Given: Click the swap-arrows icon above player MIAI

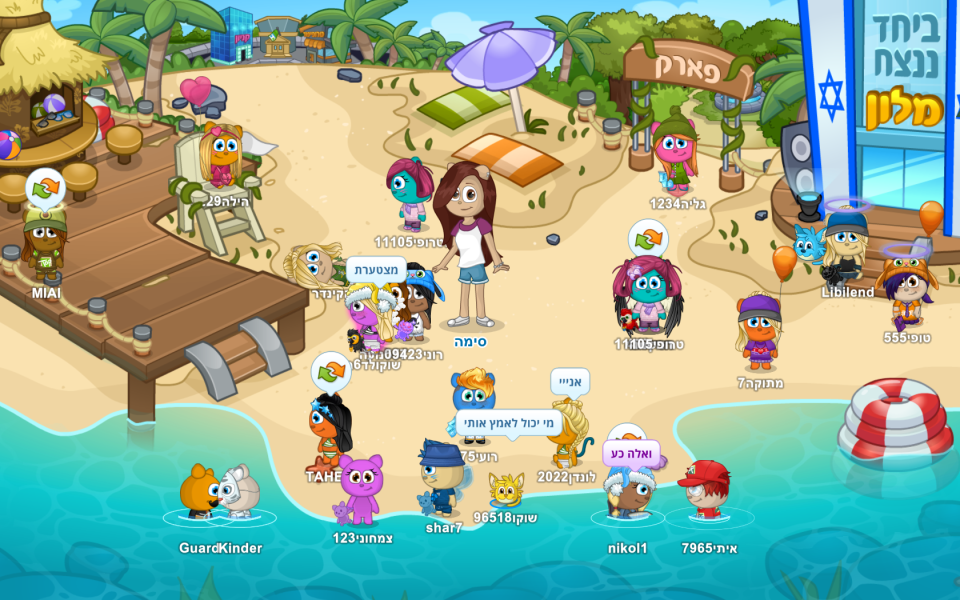Looking at the screenshot, I should pyautogui.click(x=45, y=186).
